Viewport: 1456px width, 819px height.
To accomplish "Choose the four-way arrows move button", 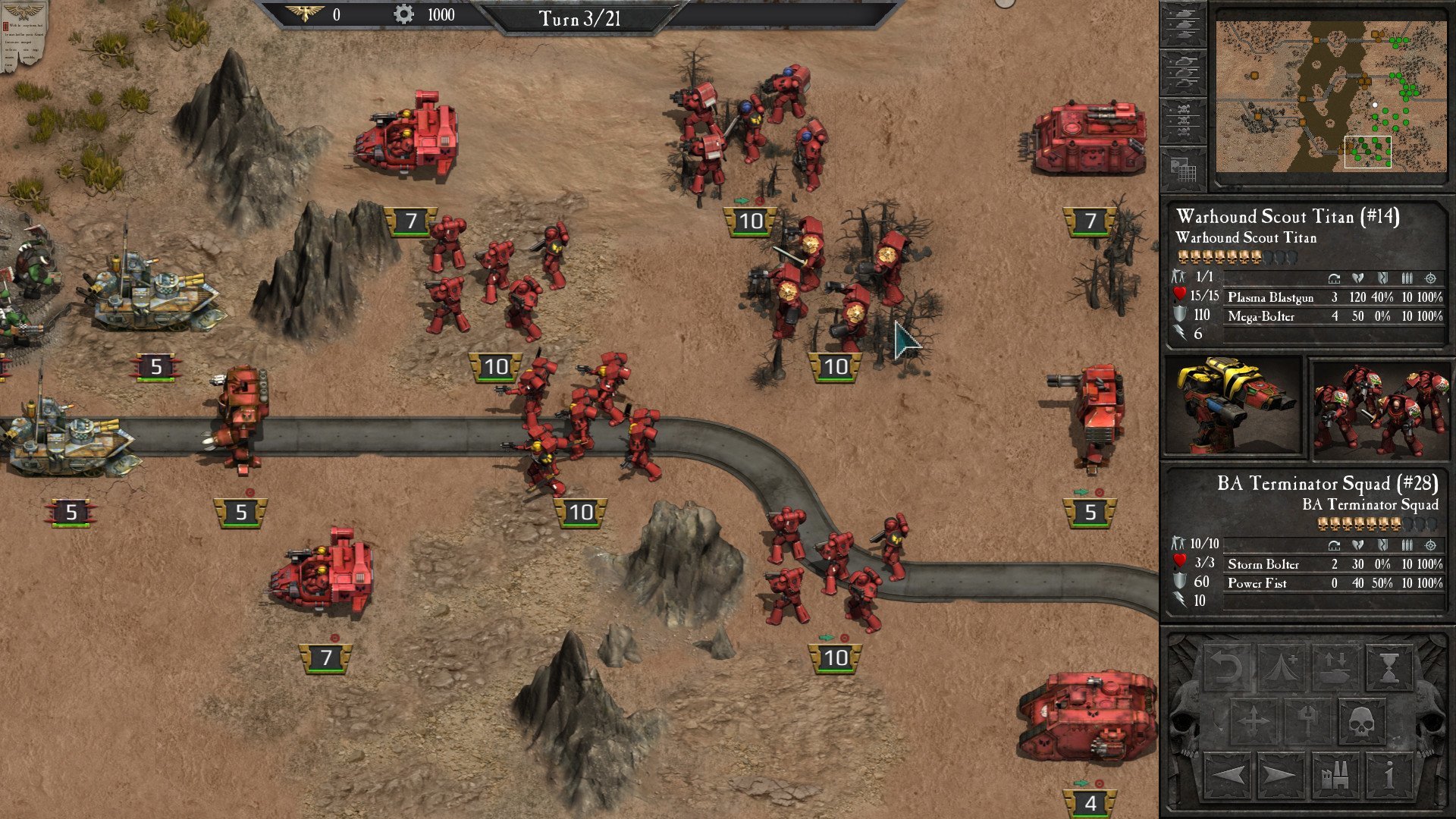I will 1253,720.
